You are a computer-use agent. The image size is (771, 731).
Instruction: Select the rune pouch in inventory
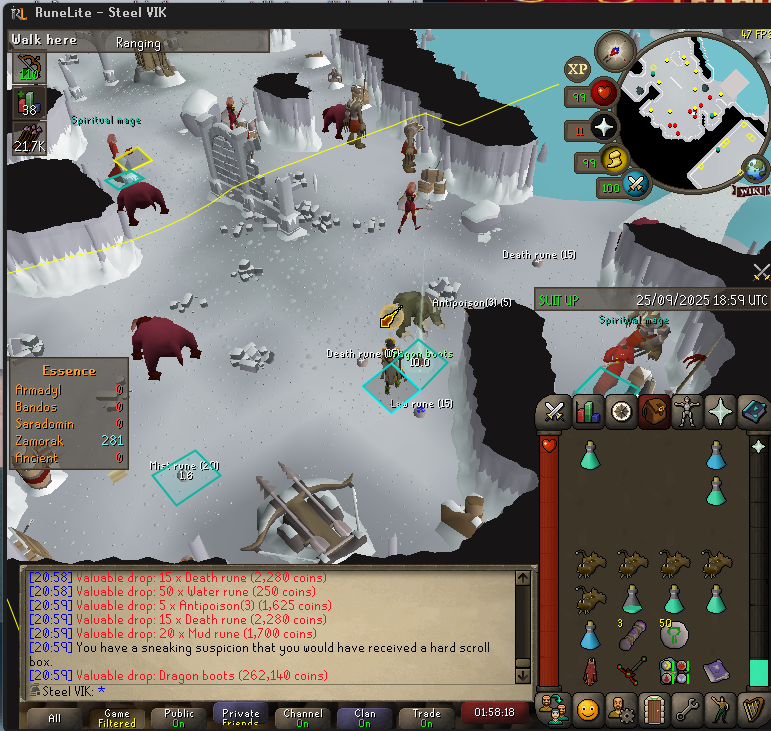(x=675, y=671)
